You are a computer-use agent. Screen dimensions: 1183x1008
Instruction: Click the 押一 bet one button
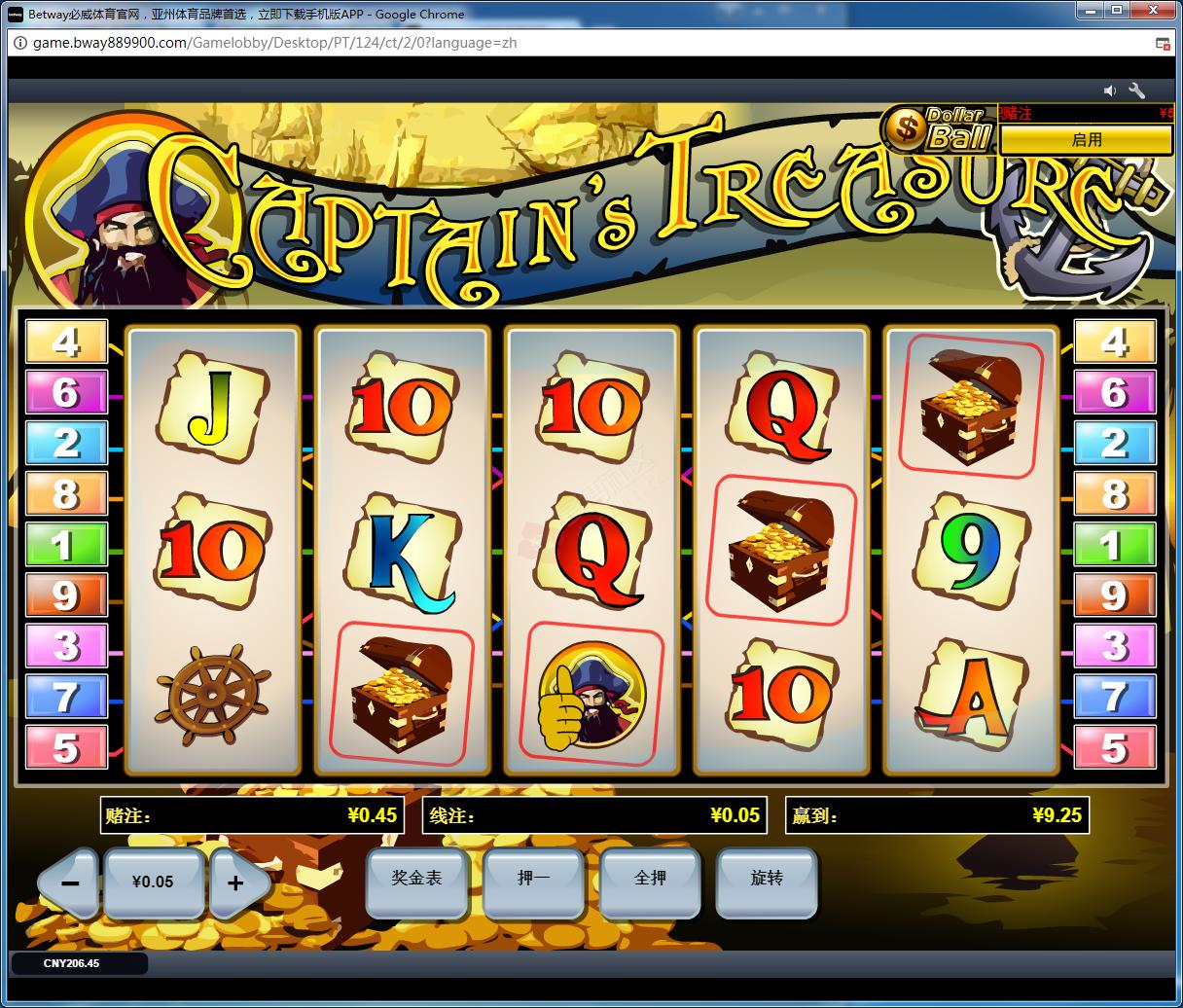tap(533, 880)
